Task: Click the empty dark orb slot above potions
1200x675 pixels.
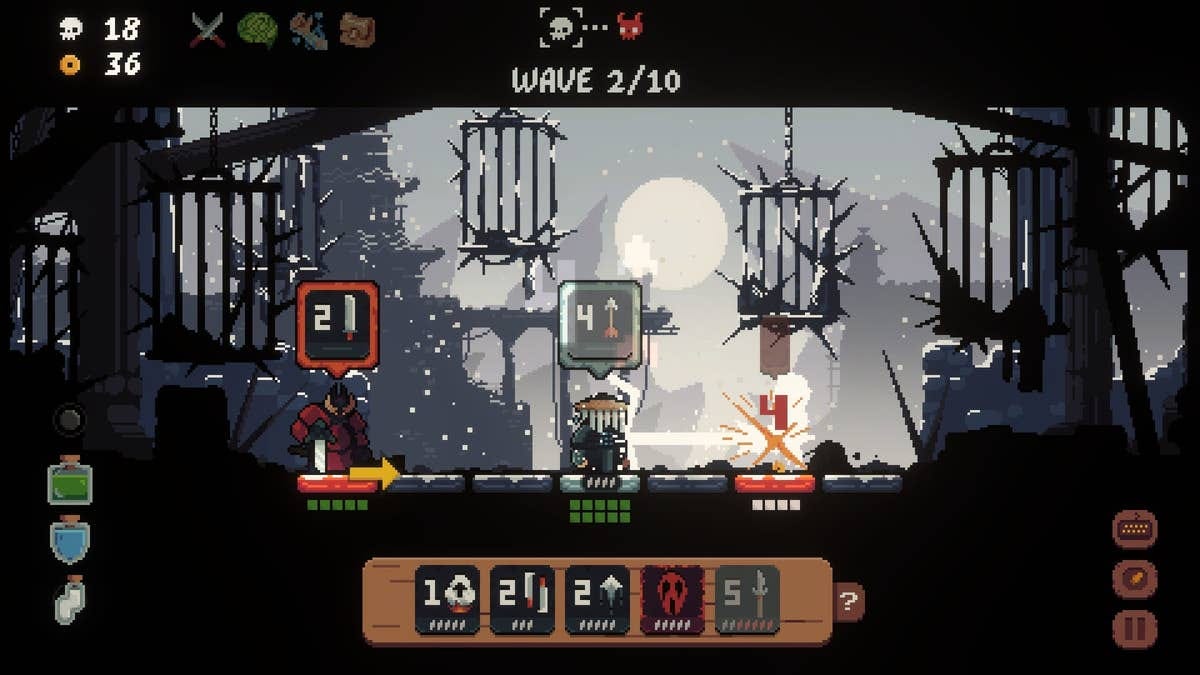Action: (69, 420)
